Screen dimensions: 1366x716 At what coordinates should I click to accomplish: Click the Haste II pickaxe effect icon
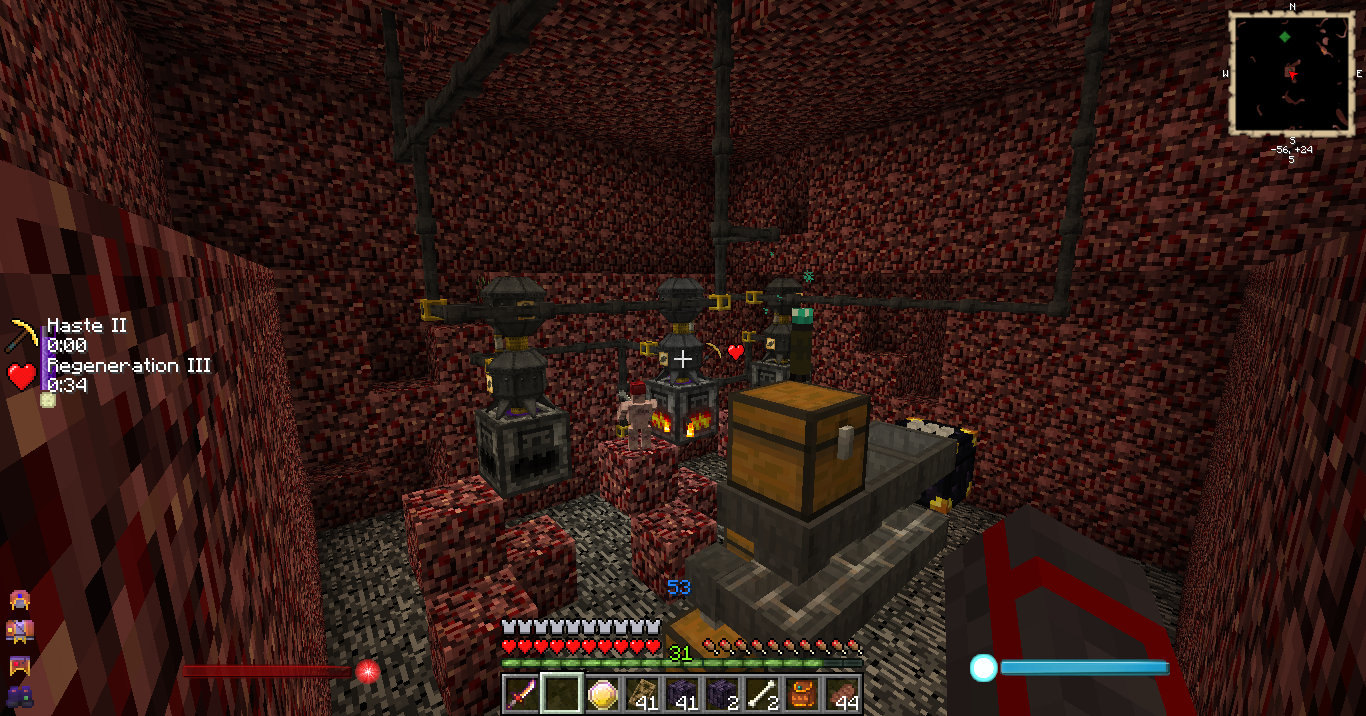(23, 336)
